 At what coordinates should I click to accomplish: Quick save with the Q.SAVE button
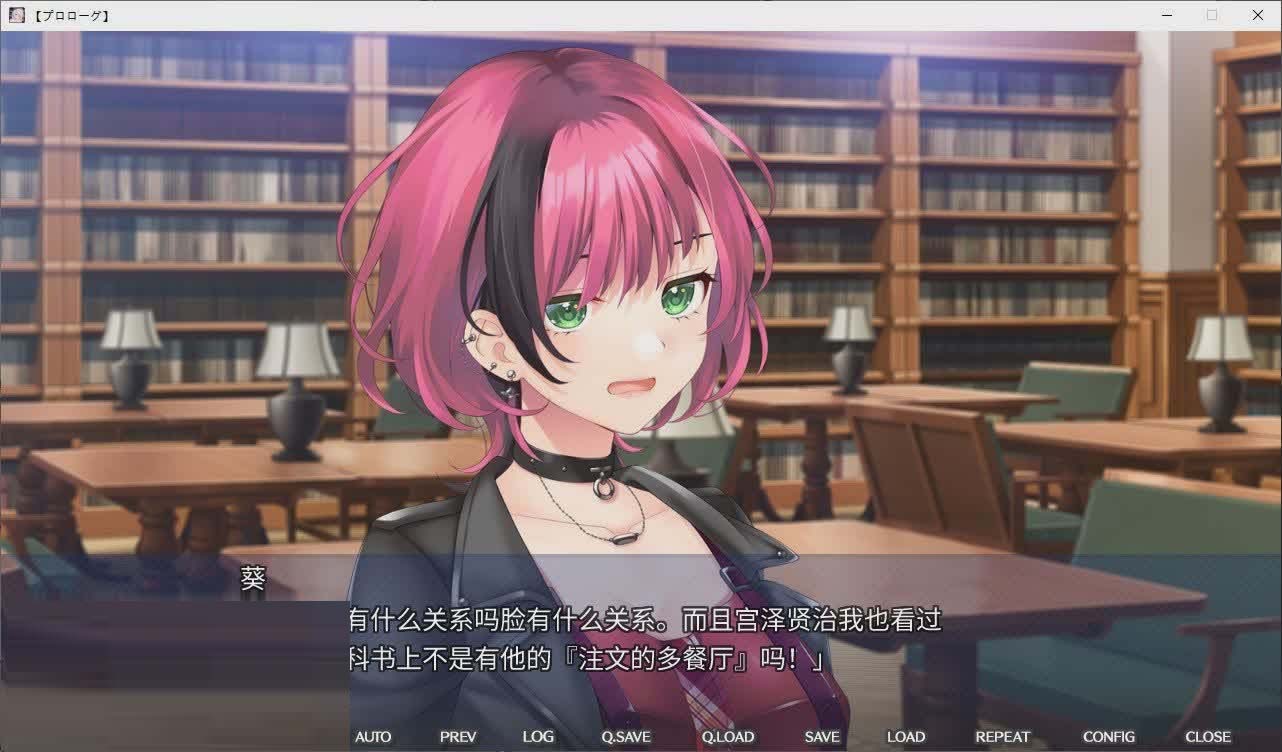click(x=625, y=736)
